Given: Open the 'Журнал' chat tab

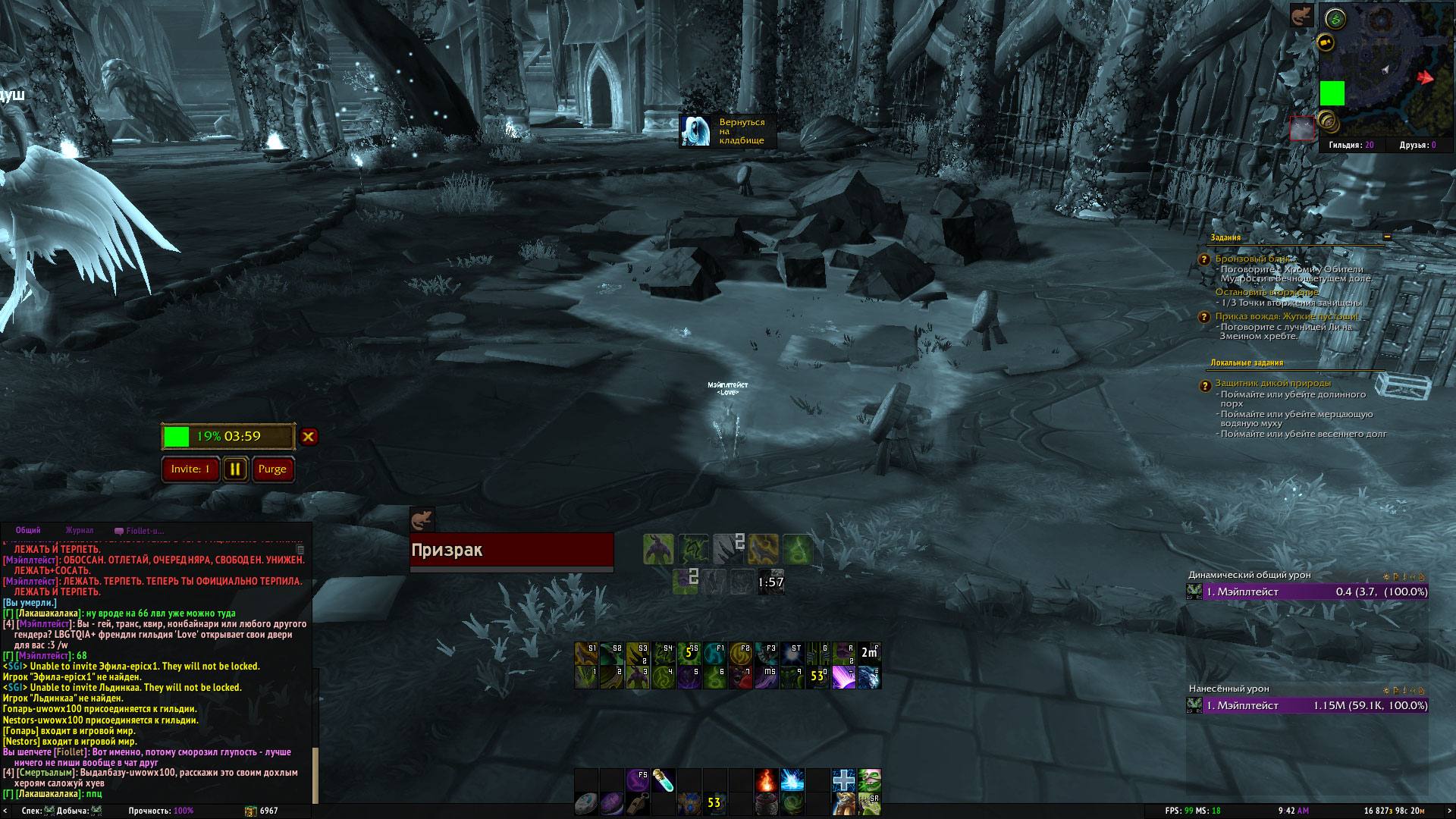Looking at the screenshot, I should tap(80, 531).
